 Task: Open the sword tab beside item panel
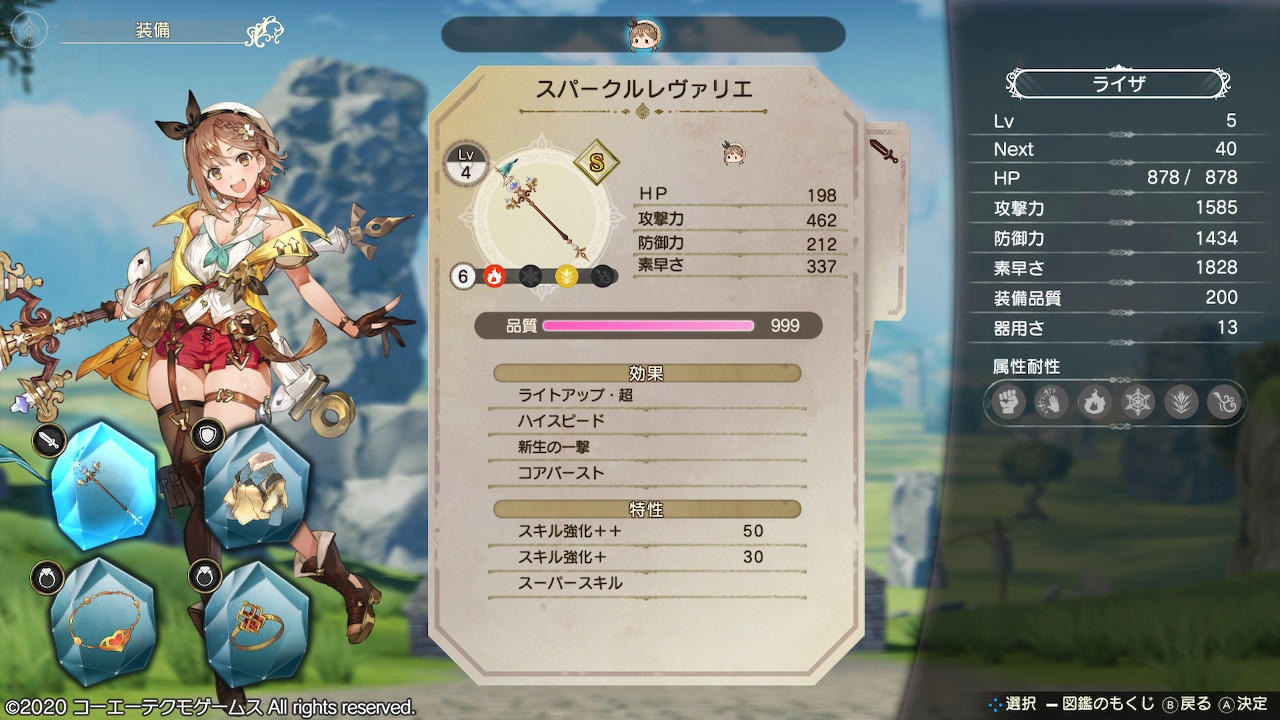884,152
